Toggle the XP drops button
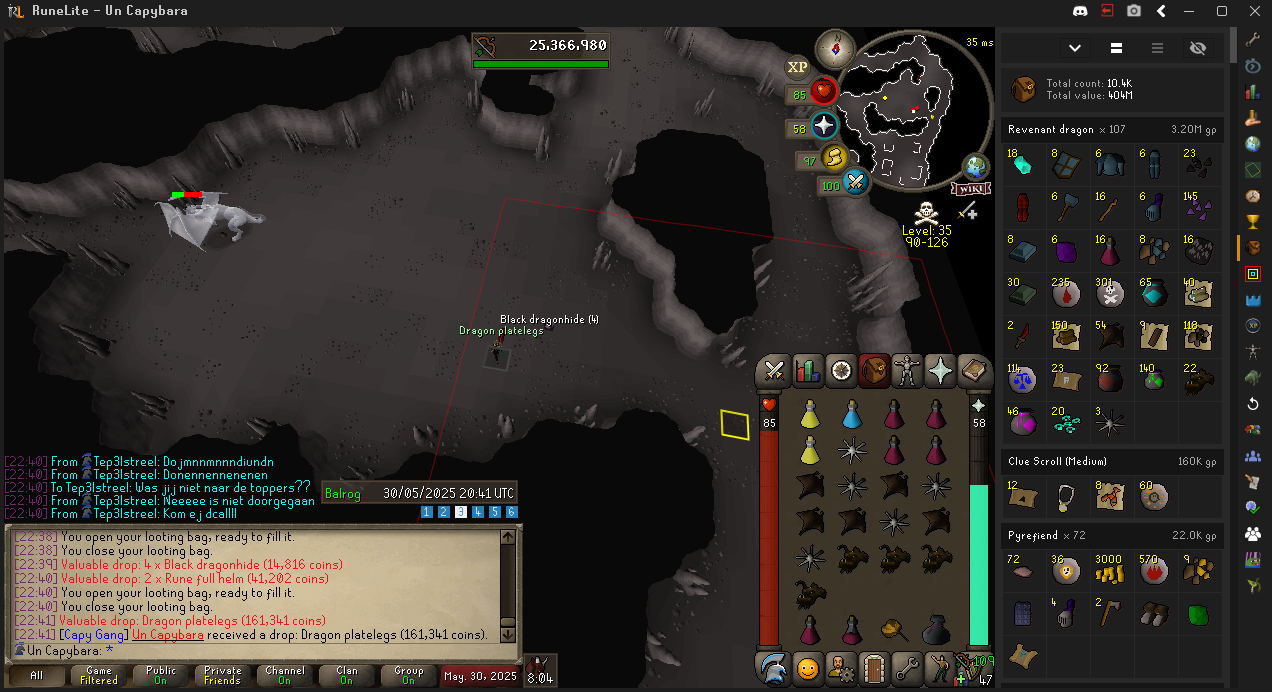Image resolution: width=1272 pixels, height=692 pixels. pyautogui.click(x=797, y=67)
